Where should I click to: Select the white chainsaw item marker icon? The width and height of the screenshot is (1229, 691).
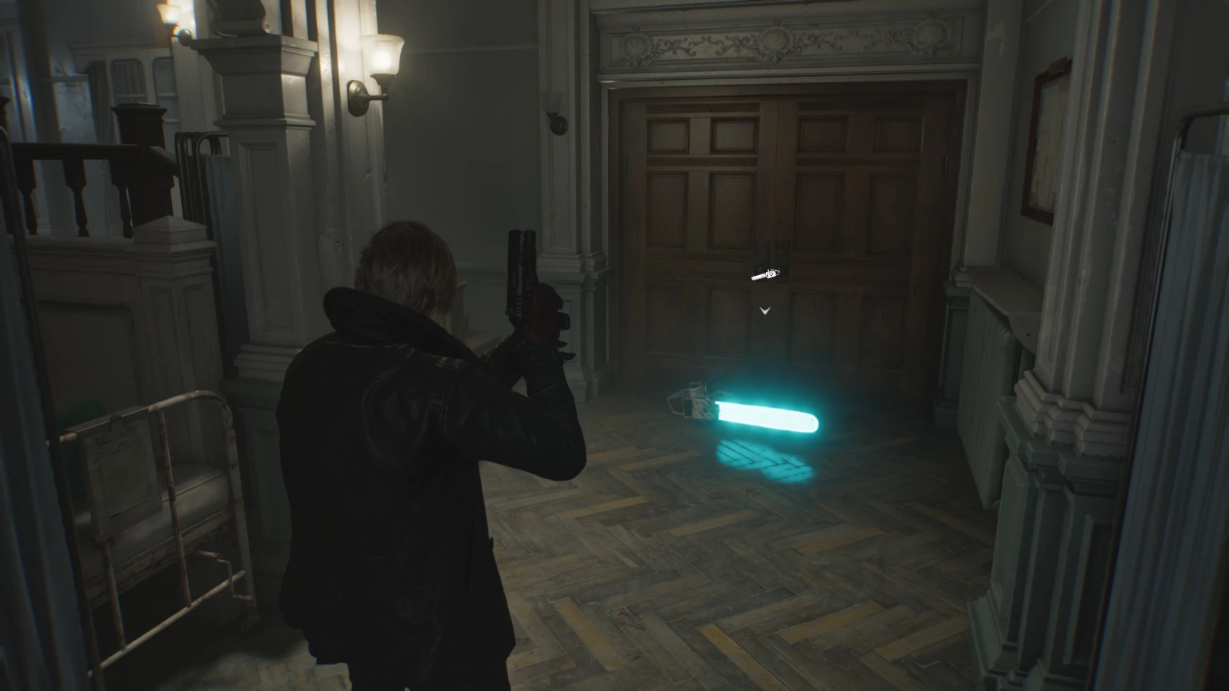coord(765,274)
